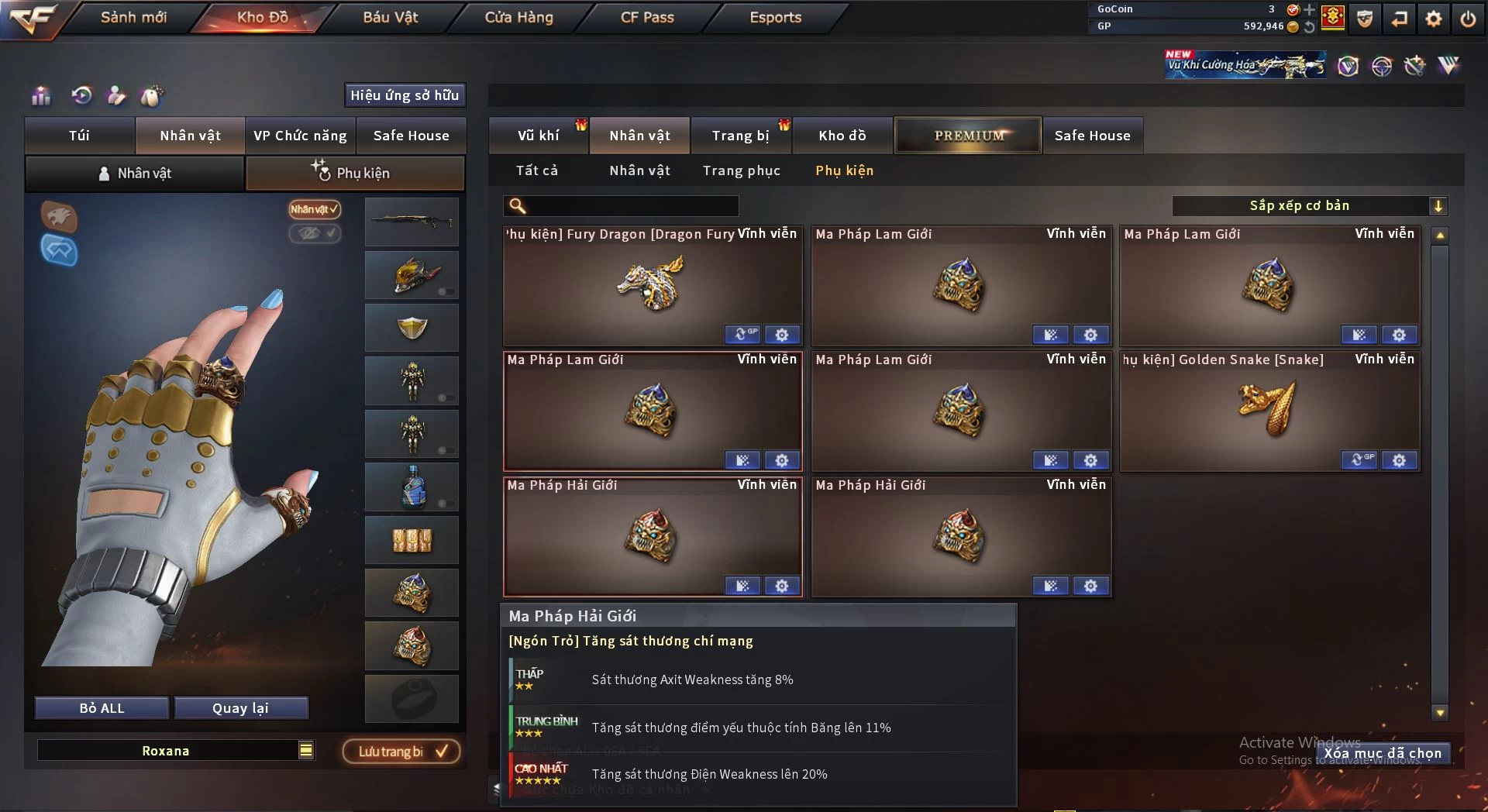
Task: Open the Sảnh mới lobby menu
Action: tap(133, 17)
